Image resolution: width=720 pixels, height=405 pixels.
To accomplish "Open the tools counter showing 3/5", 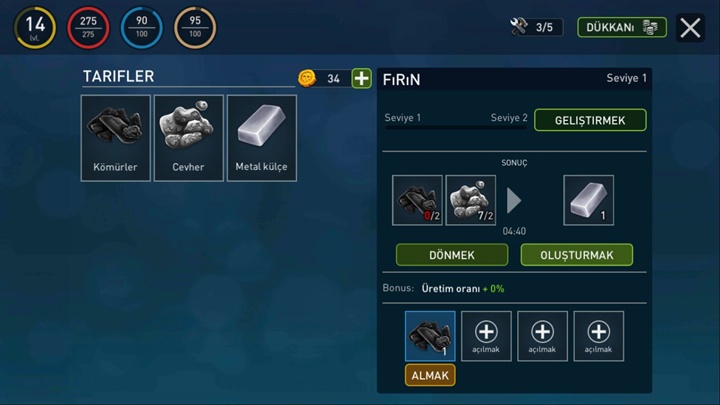I will pos(535,28).
